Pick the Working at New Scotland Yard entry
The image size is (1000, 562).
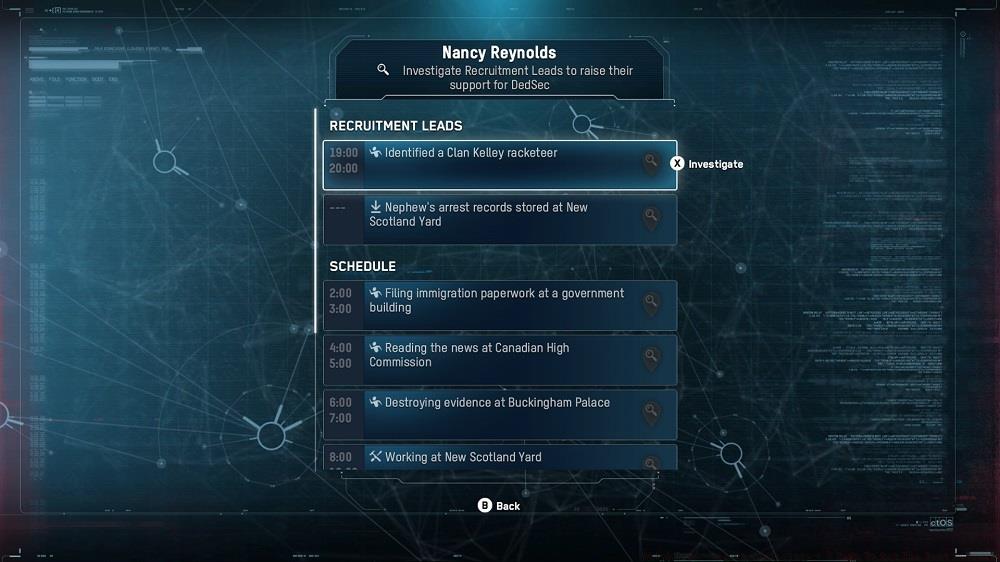pyautogui.click(x=499, y=458)
